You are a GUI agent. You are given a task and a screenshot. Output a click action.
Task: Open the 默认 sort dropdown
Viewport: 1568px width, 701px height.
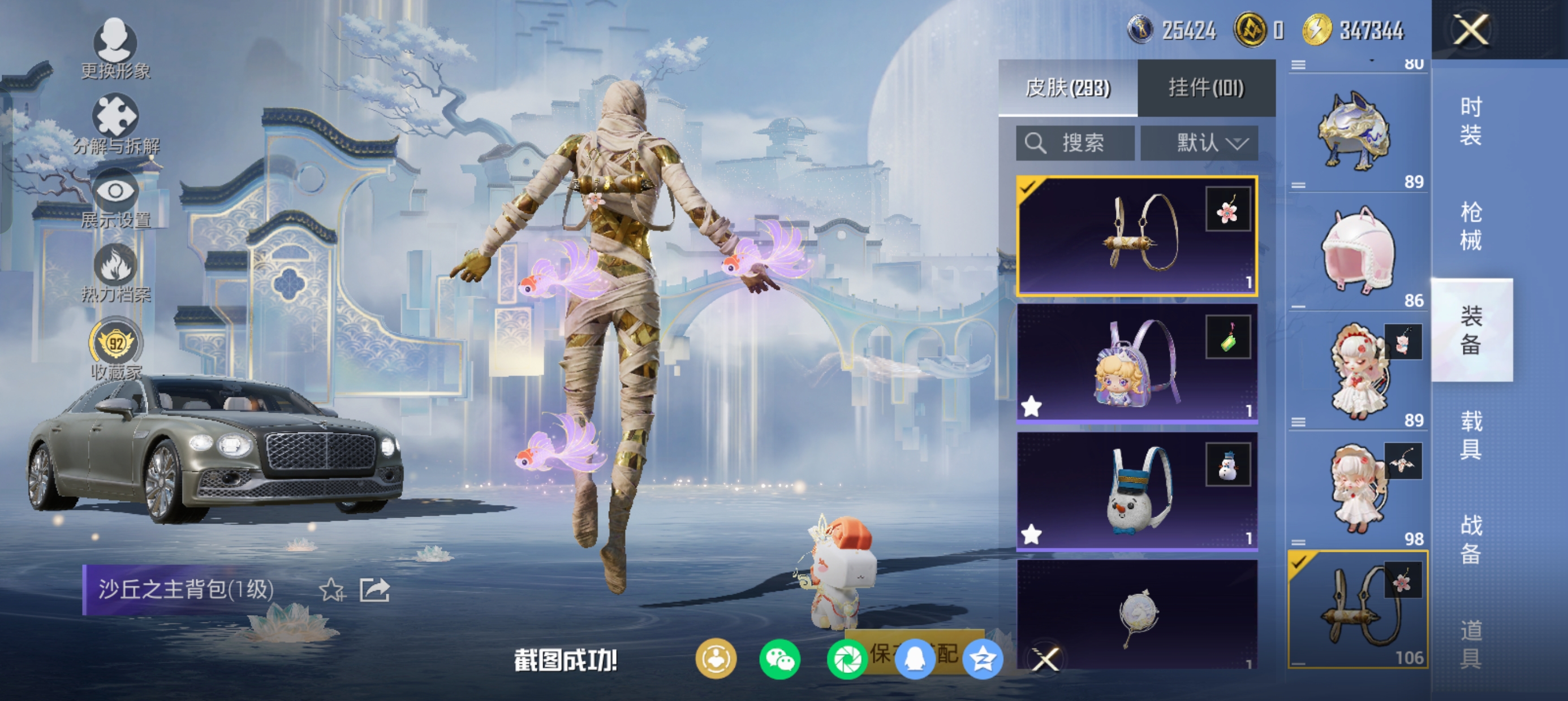coord(1199,144)
